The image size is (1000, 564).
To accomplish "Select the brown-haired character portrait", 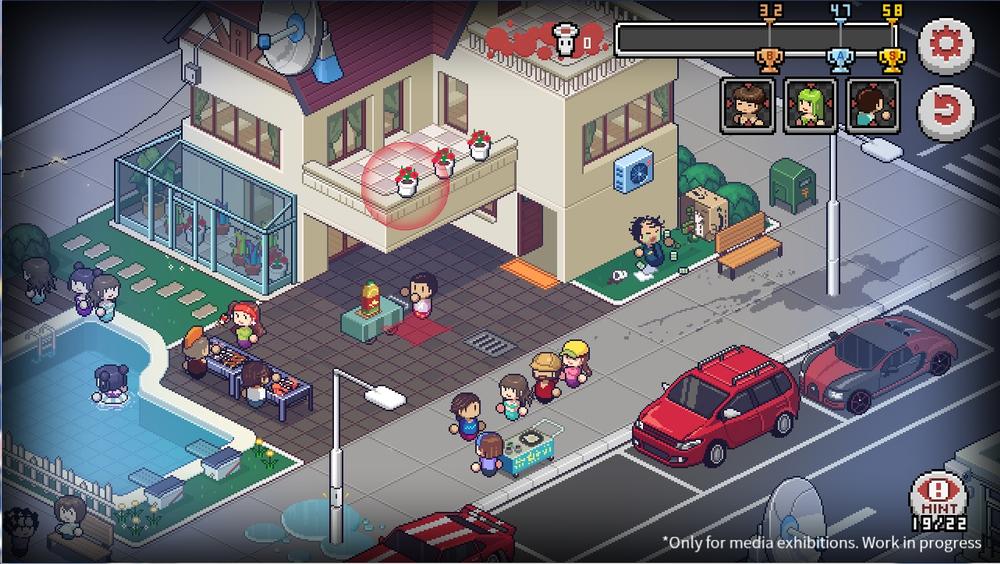I will tap(747, 106).
